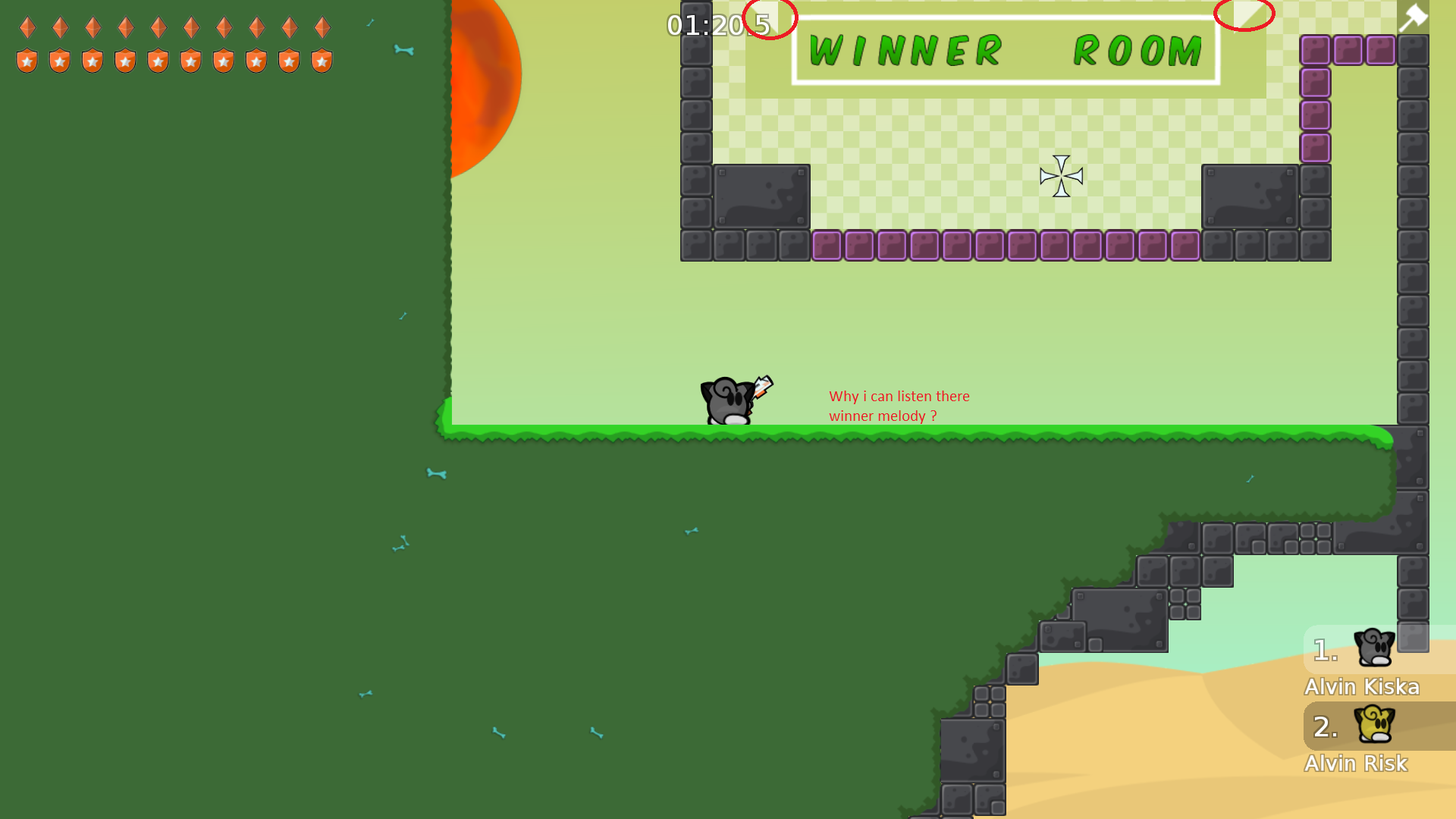Image resolution: width=1456 pixels, height=819 pixels.
Task: Click the spinning pinwheel inside Winner Room
Action: [1059, 175]
